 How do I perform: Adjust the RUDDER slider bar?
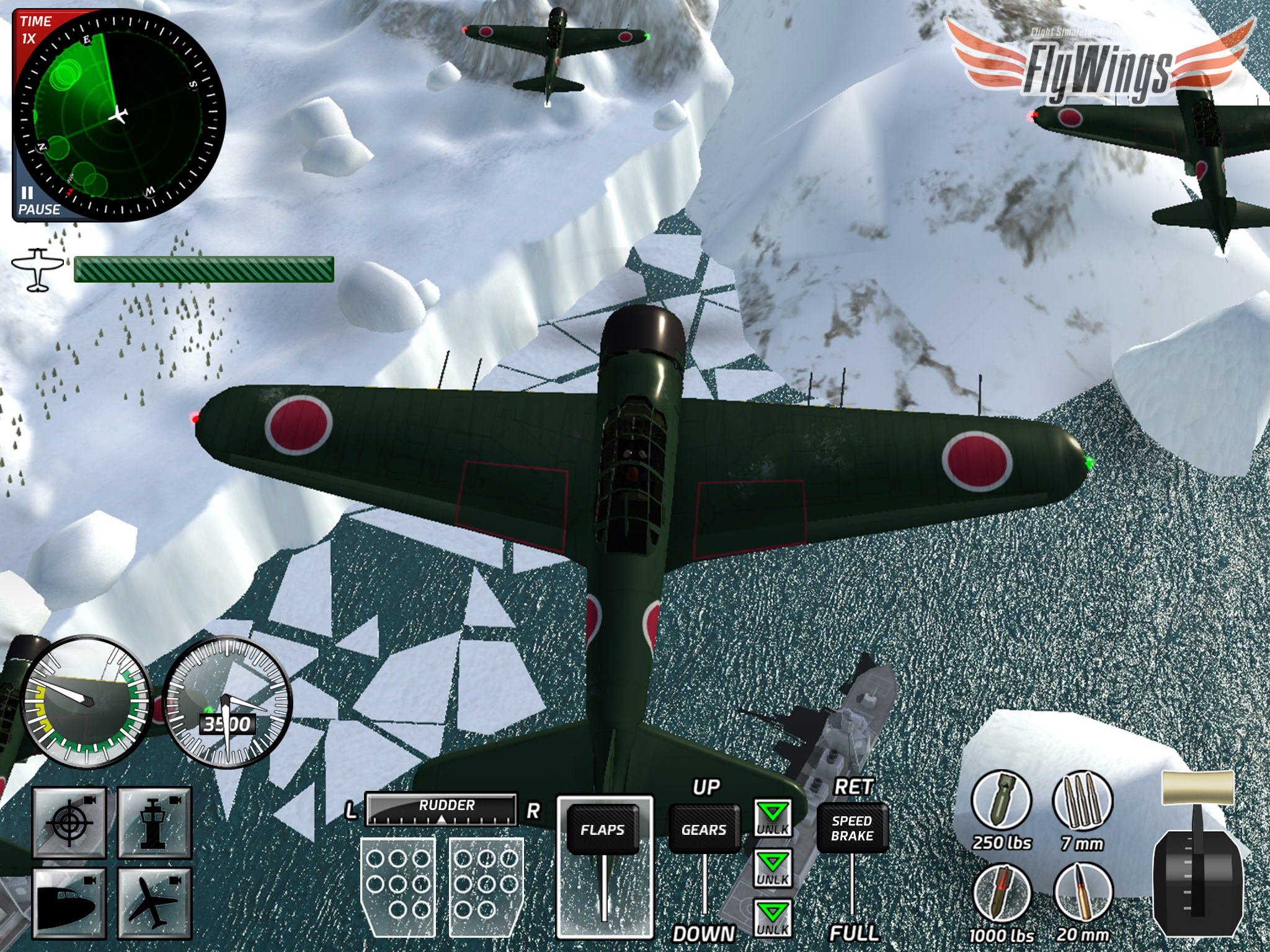point(442,810)
